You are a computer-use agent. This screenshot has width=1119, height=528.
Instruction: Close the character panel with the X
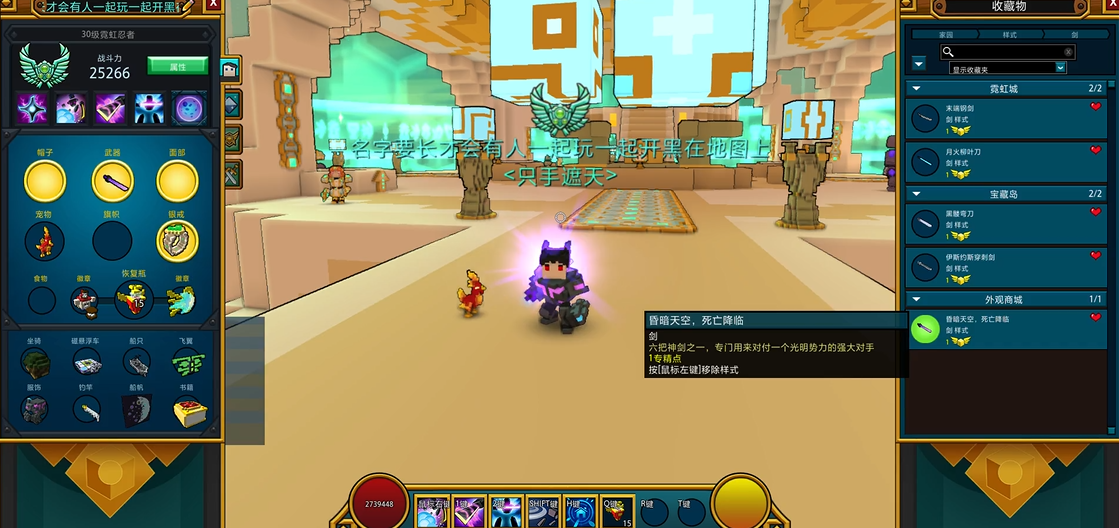tap(212, 7)
